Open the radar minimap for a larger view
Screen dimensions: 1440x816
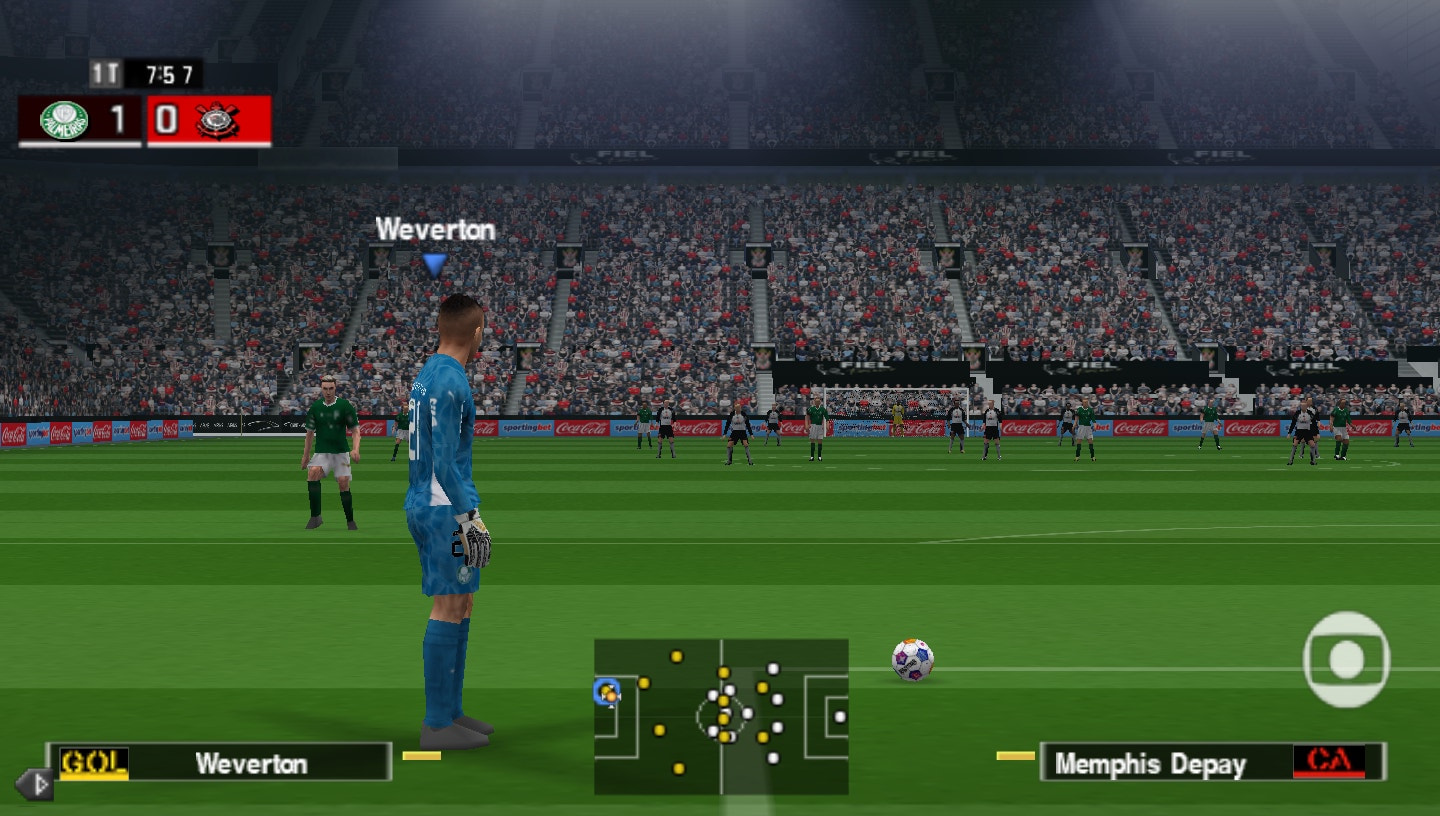pos(720,715)
